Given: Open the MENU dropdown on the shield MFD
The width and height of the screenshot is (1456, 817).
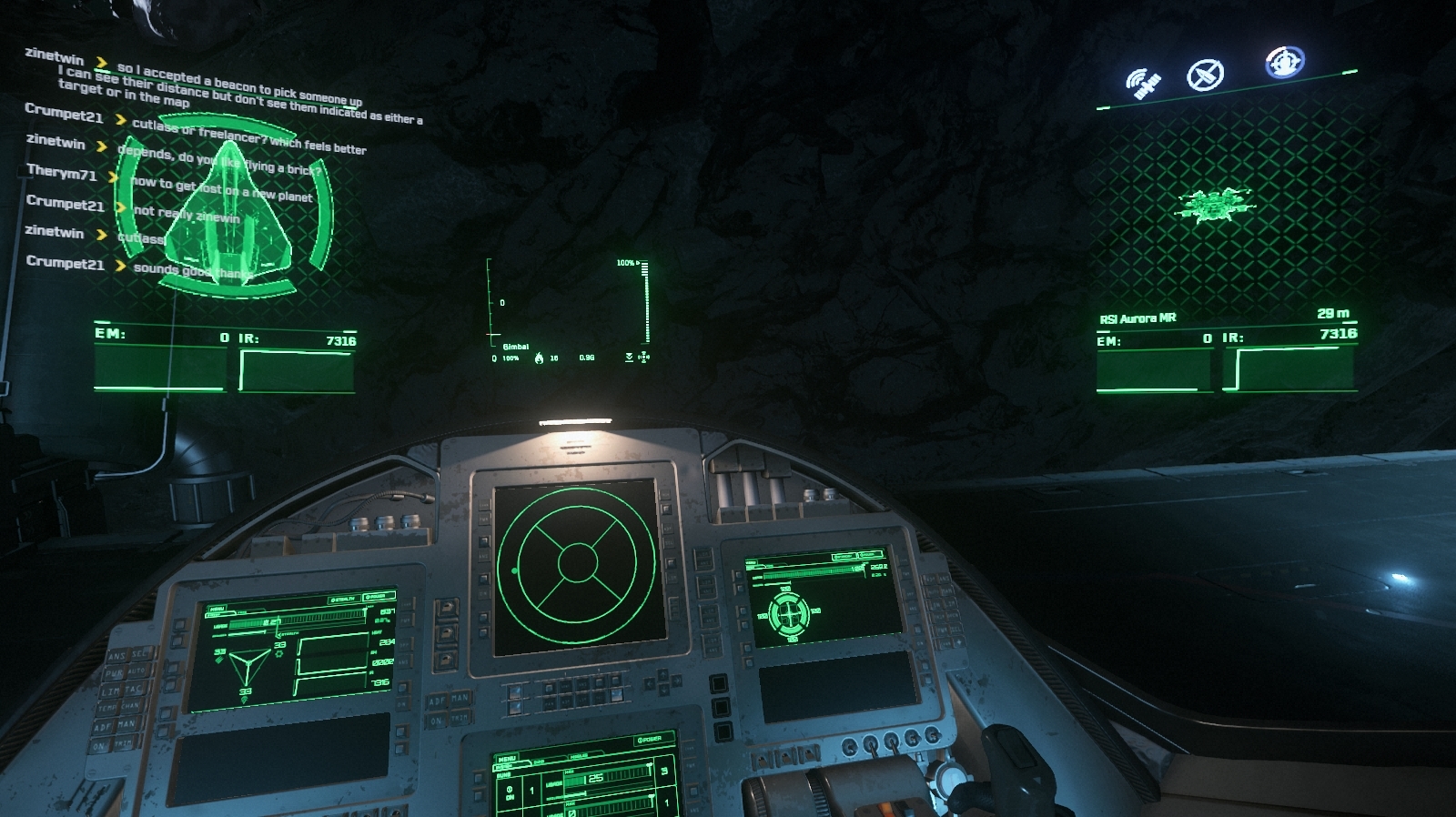Looking at the screenshot, I should [218, 608].
